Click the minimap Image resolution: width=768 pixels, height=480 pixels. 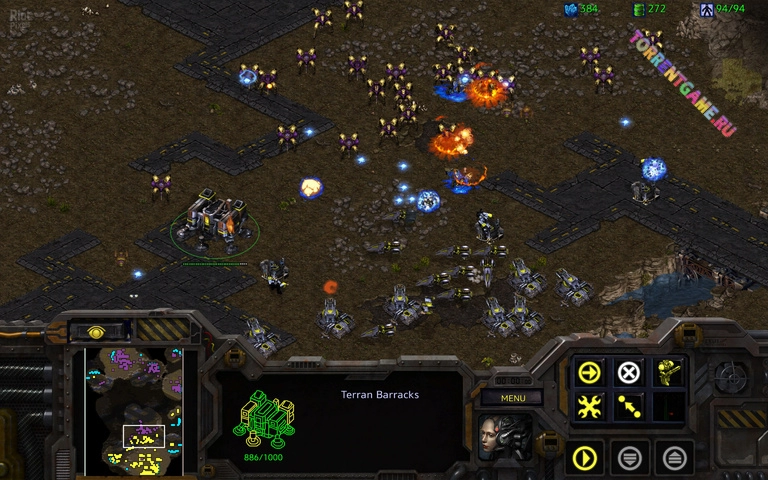(134, 409)
